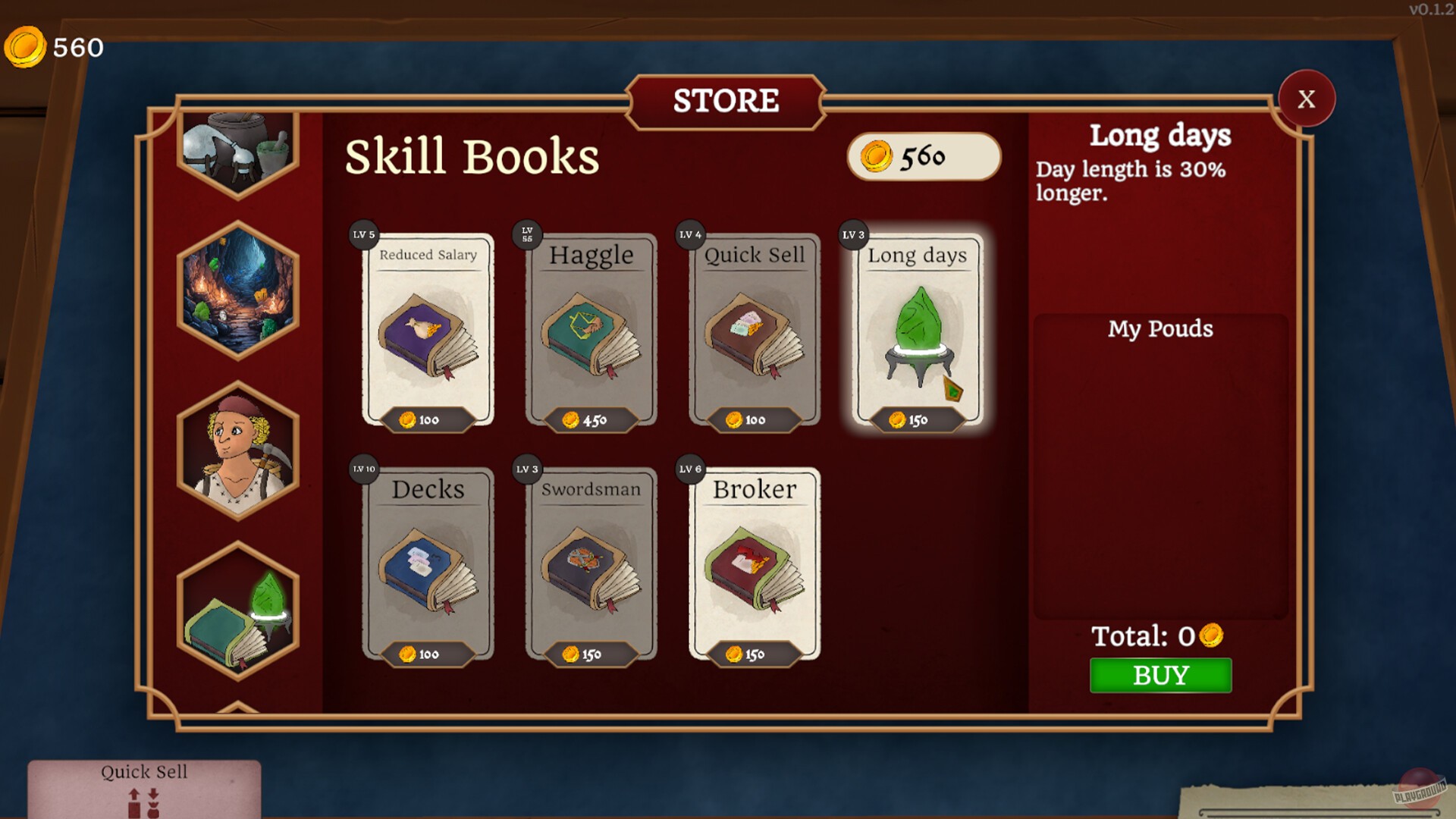The image size is (1456, 819).
Task: Select the miner character sidebar icon
Action: pyautogui.click(x=237, y=449)
